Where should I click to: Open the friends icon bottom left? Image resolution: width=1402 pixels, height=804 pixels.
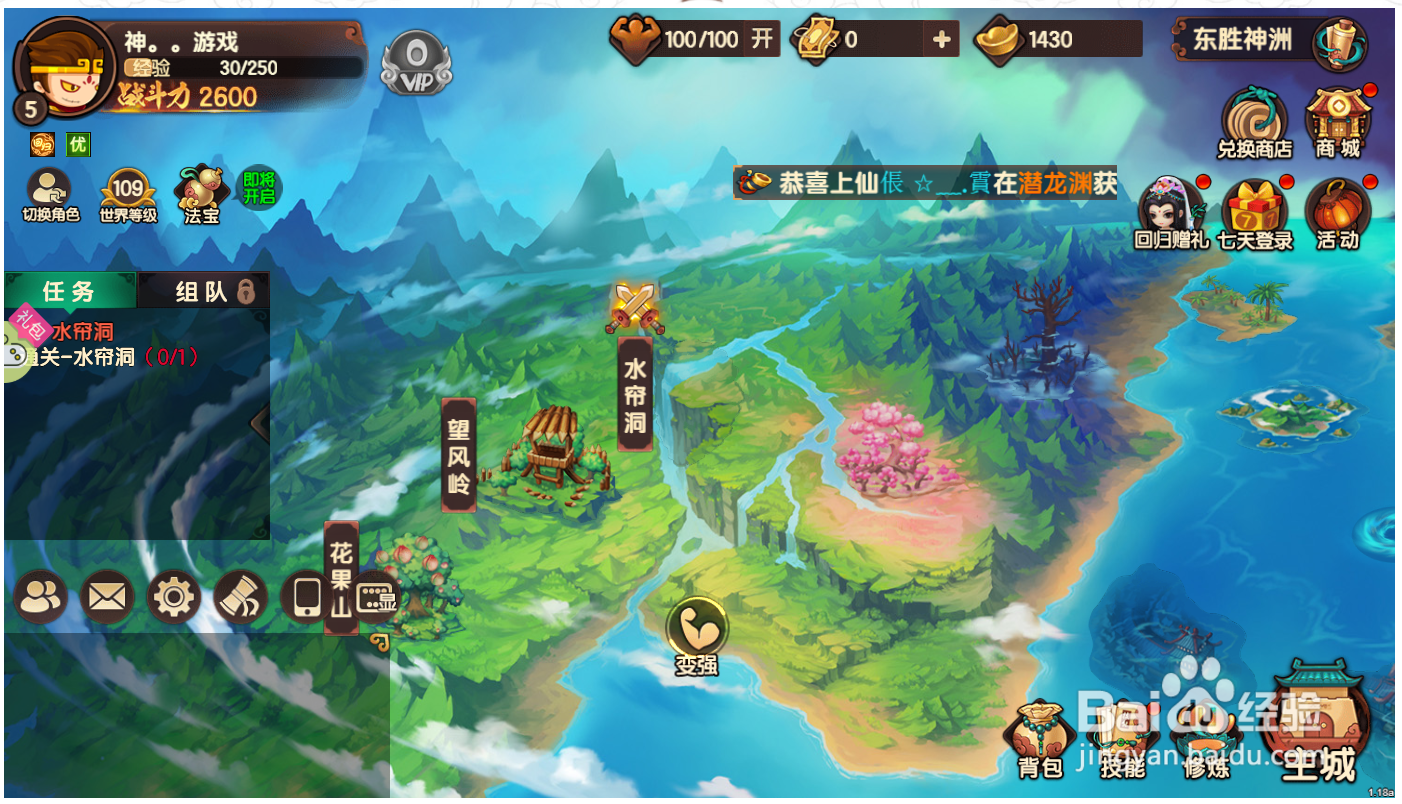[41, 597]
